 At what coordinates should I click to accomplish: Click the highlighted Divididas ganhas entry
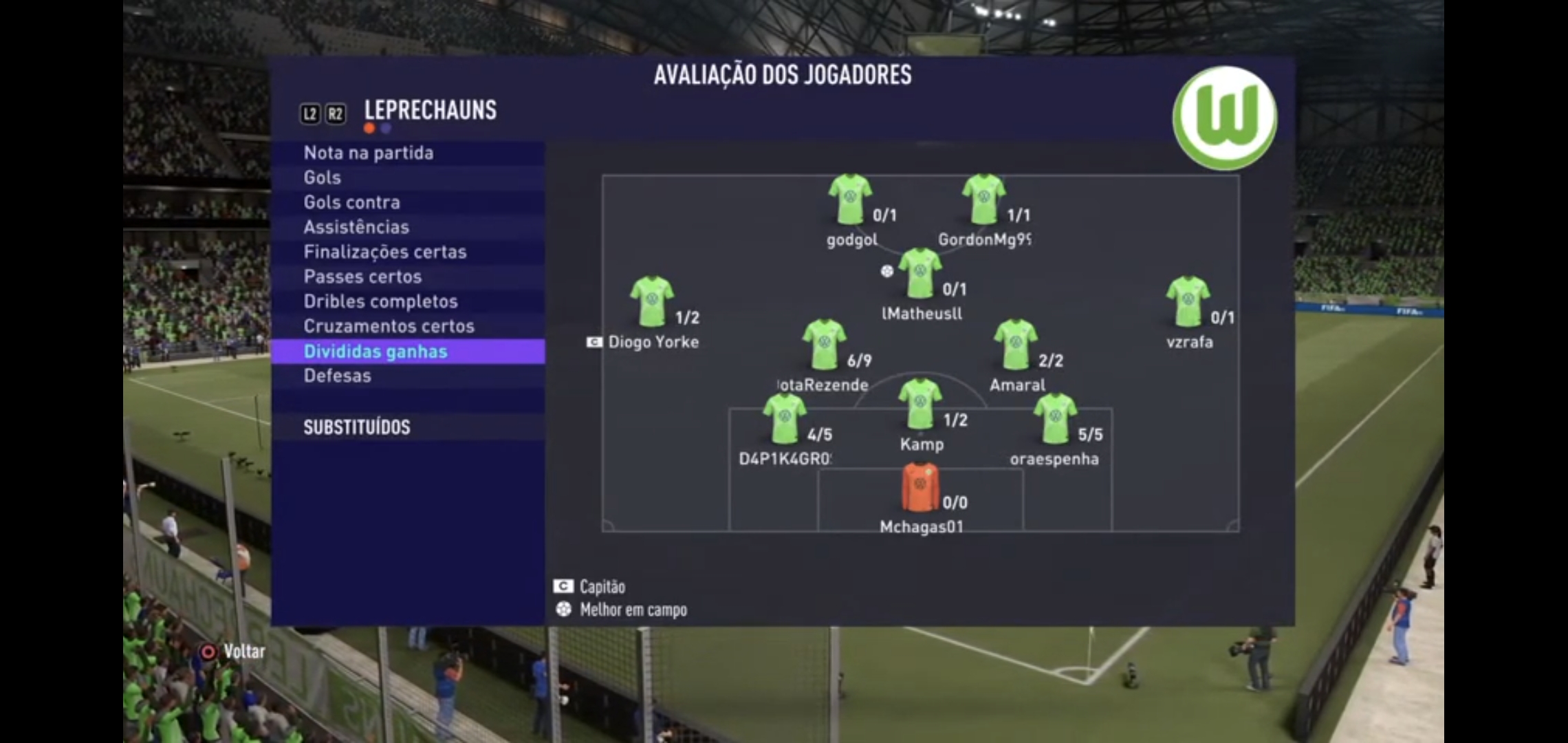pyautogui.click(x=375, y=352)
